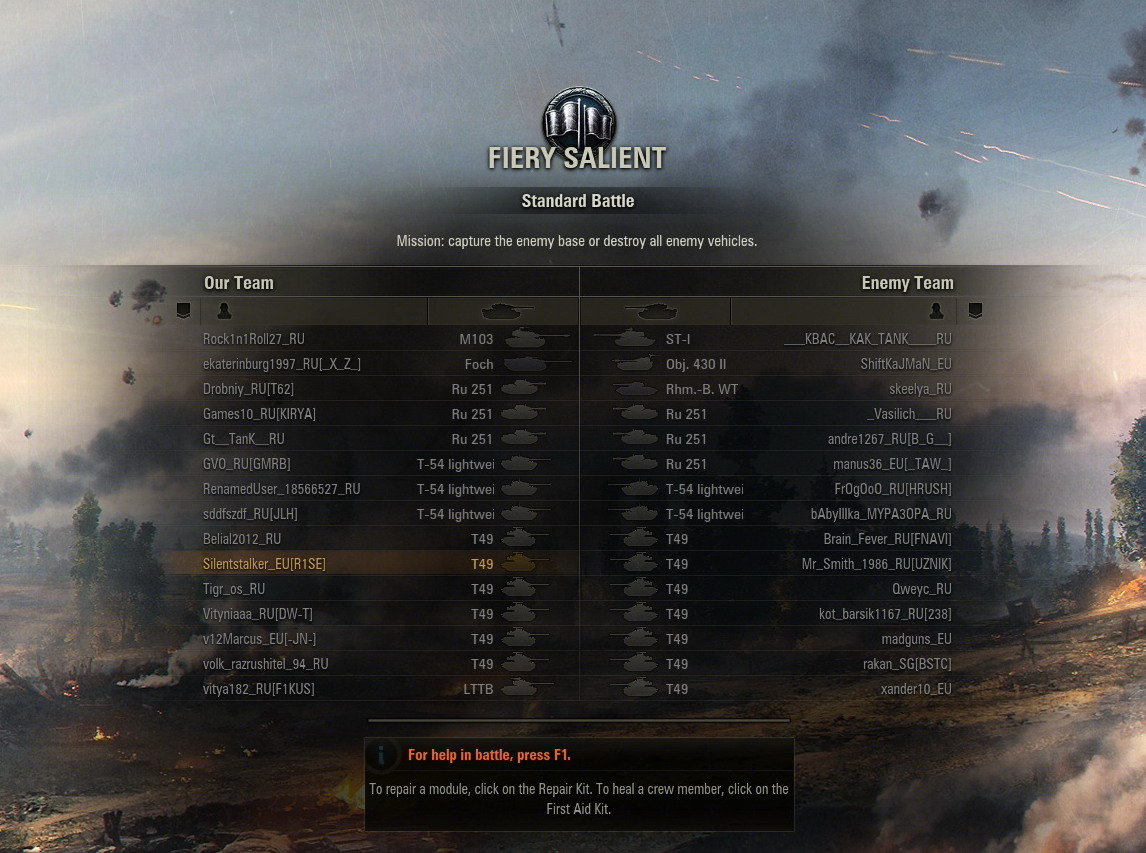Choose Games10_RU[KIRYA] from our team
The image size is (1146, 853).
(260, 414)
